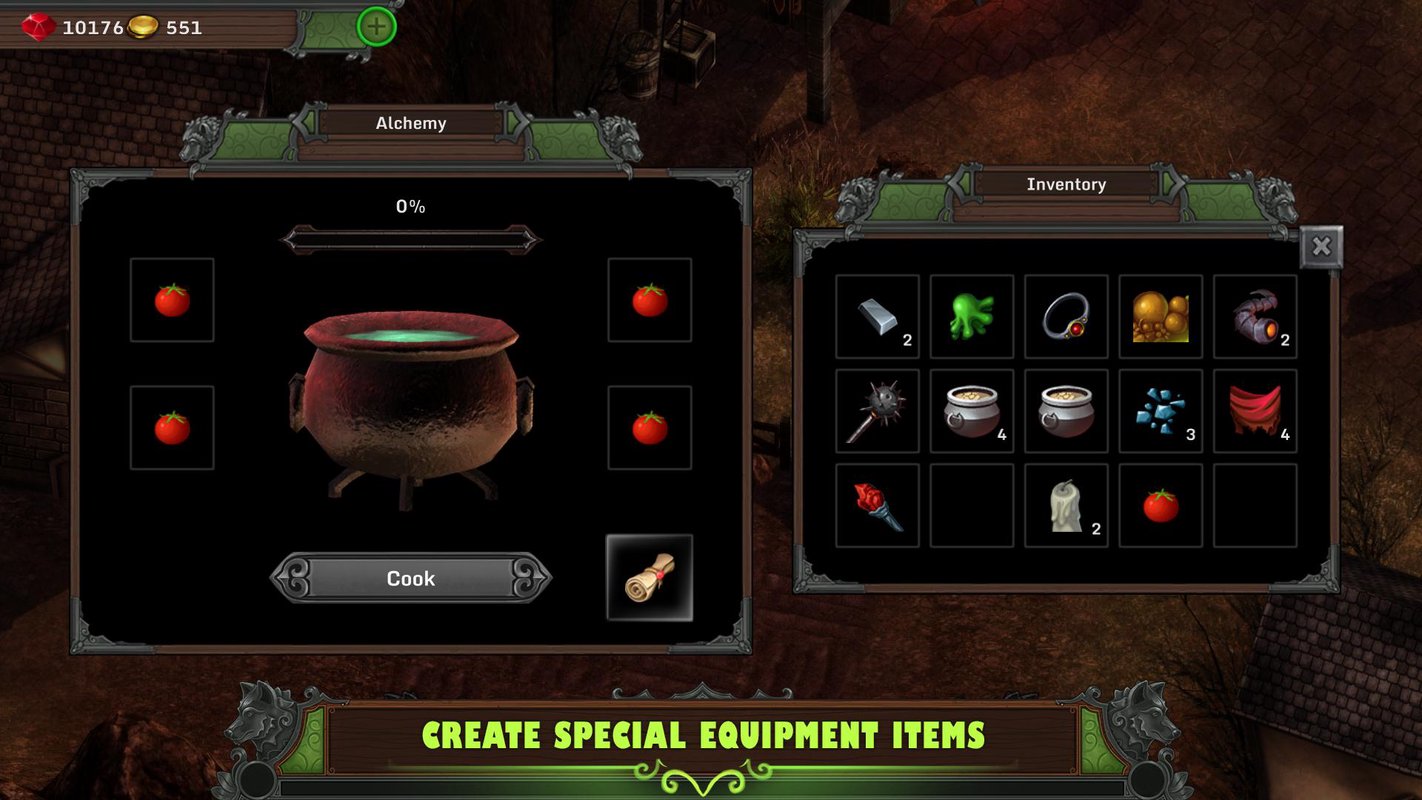This screenshot has height=800, width=1422.
Task: Select the silver ingot in inventory
Action: 877,316
